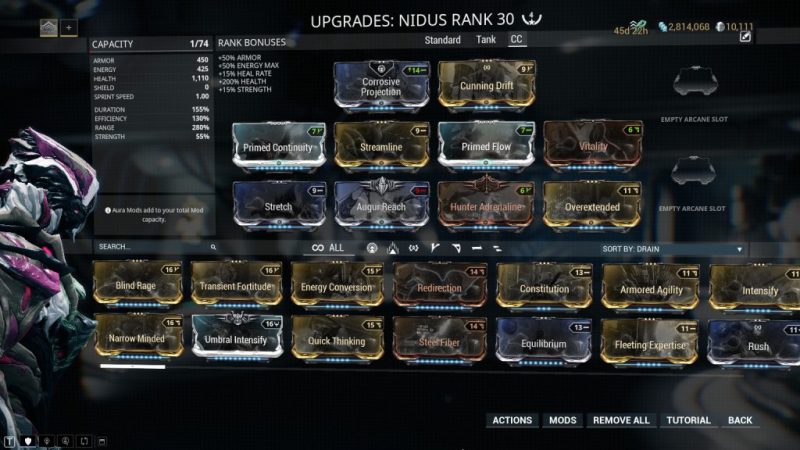The height and width of the screenshot is (450, 800).
Task: Show ALL mods filter
Action: (328, 248)
